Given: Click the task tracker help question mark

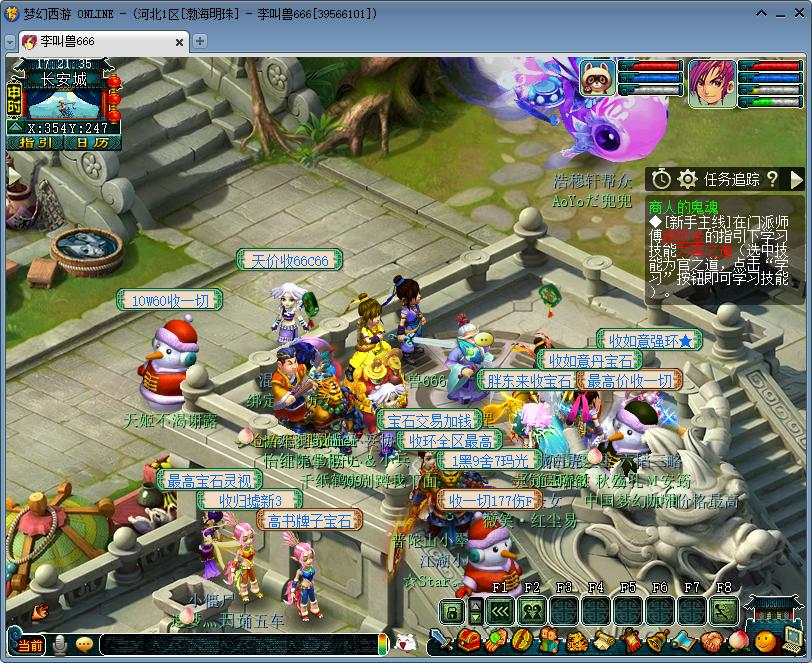Looking at the screenshot, I should point(772,179).
